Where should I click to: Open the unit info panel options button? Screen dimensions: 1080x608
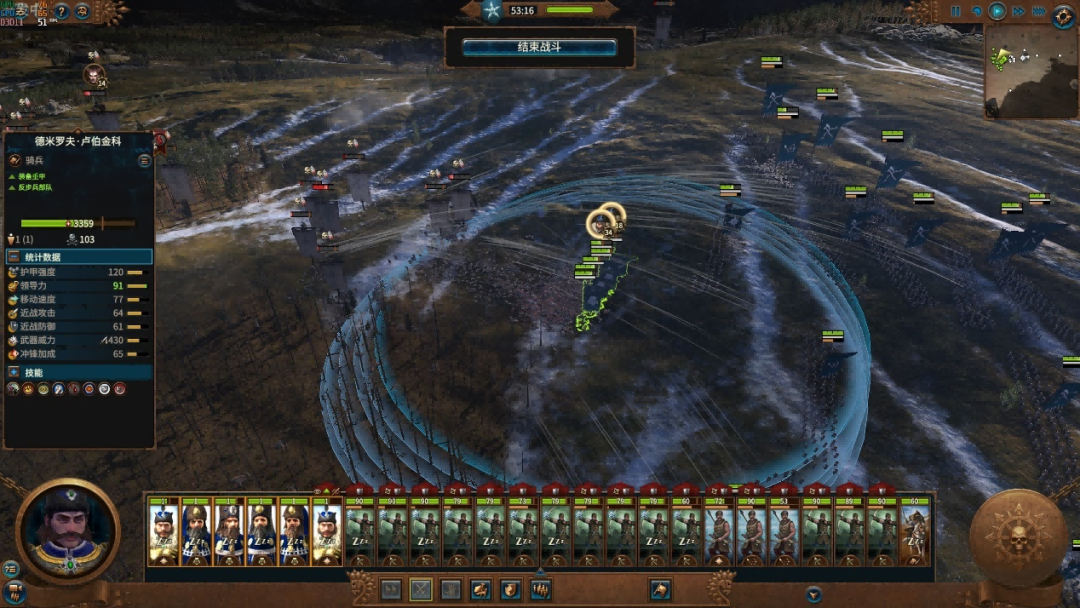[x=144, y=160]
